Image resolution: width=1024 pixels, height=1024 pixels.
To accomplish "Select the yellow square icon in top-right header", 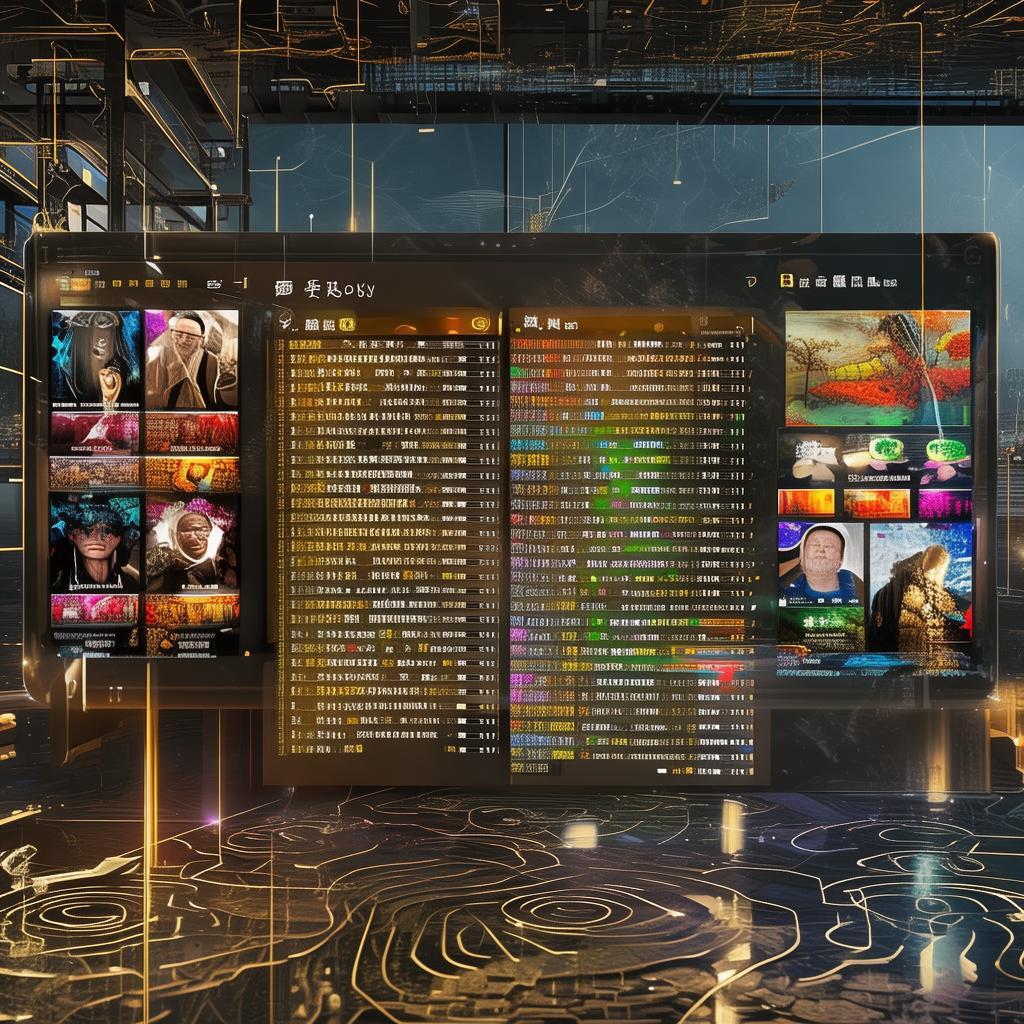I will point(787,283).
